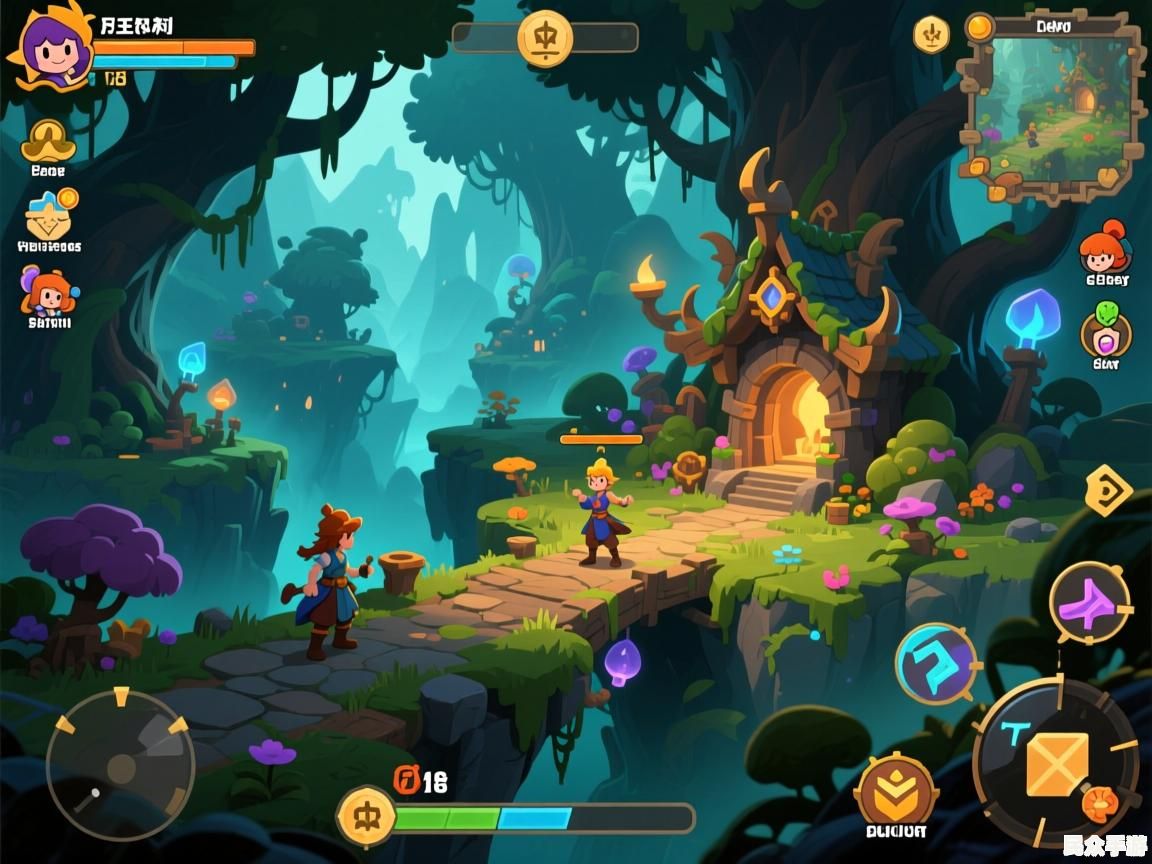The image size is (1152, 864).
Task: Hit the large golden crate attack button
Action: [1056, 762]
